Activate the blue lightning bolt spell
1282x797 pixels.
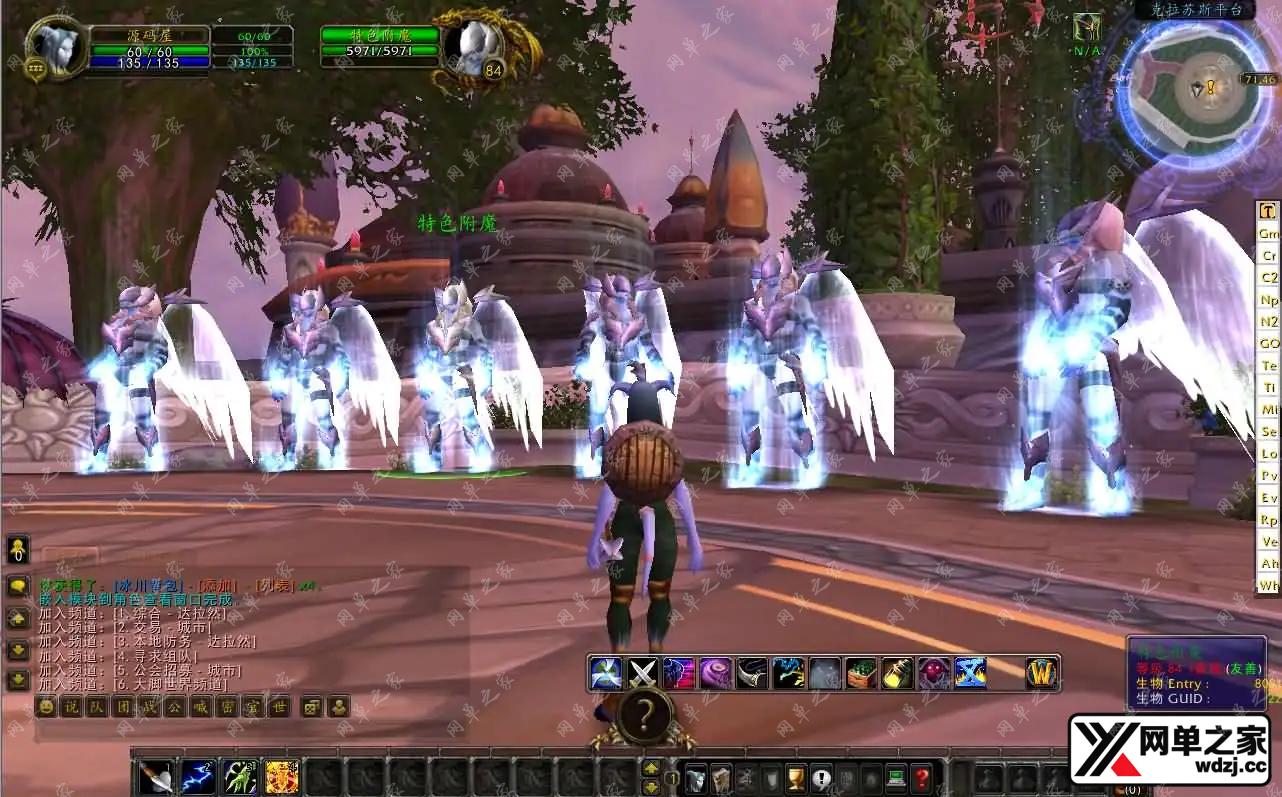pos(198,777)
